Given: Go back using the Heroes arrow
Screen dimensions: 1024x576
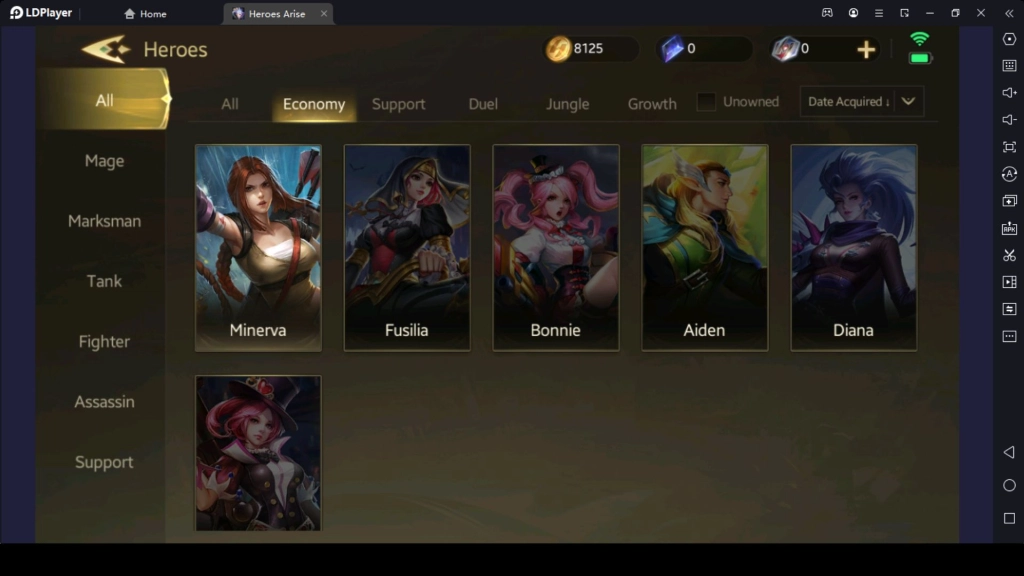Looking at the screenshot, I should 105,49.
